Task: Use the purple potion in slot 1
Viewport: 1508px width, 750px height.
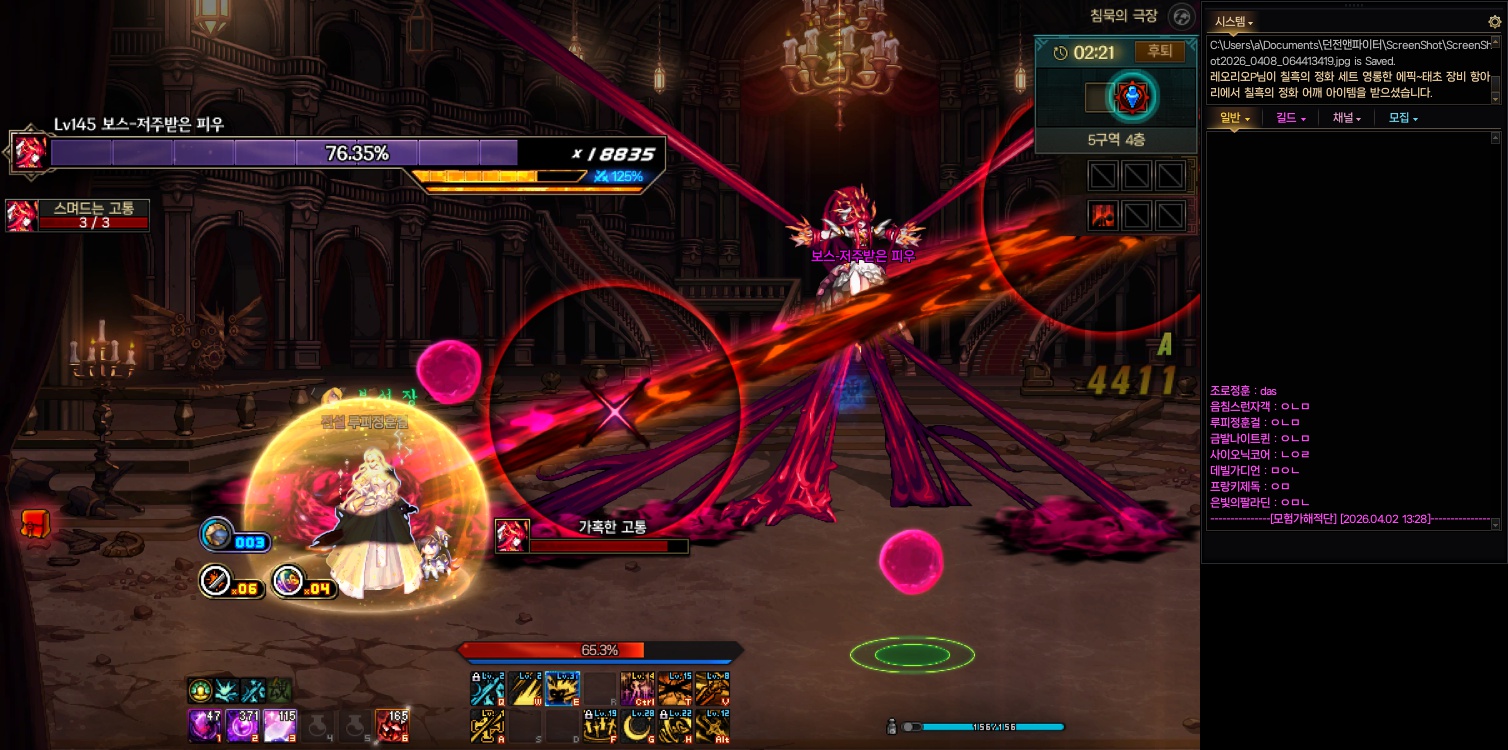Action: [x=204, y=725]
